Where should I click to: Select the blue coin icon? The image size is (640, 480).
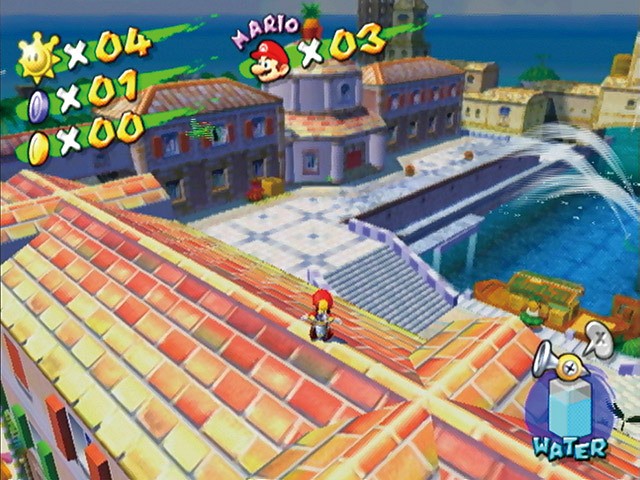[x=38, y=104]
